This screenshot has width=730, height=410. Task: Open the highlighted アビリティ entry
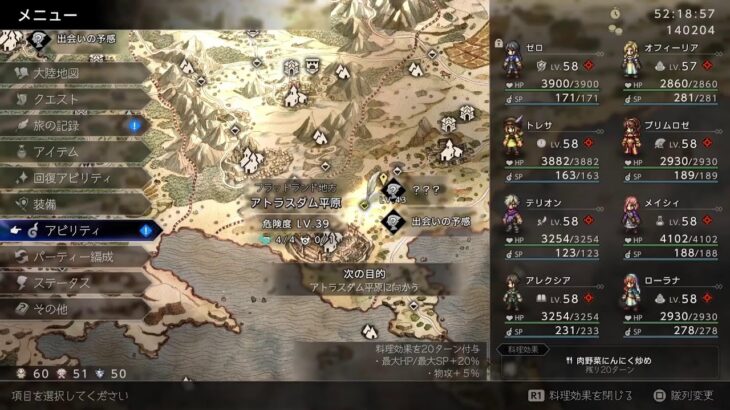pos(75,230)
